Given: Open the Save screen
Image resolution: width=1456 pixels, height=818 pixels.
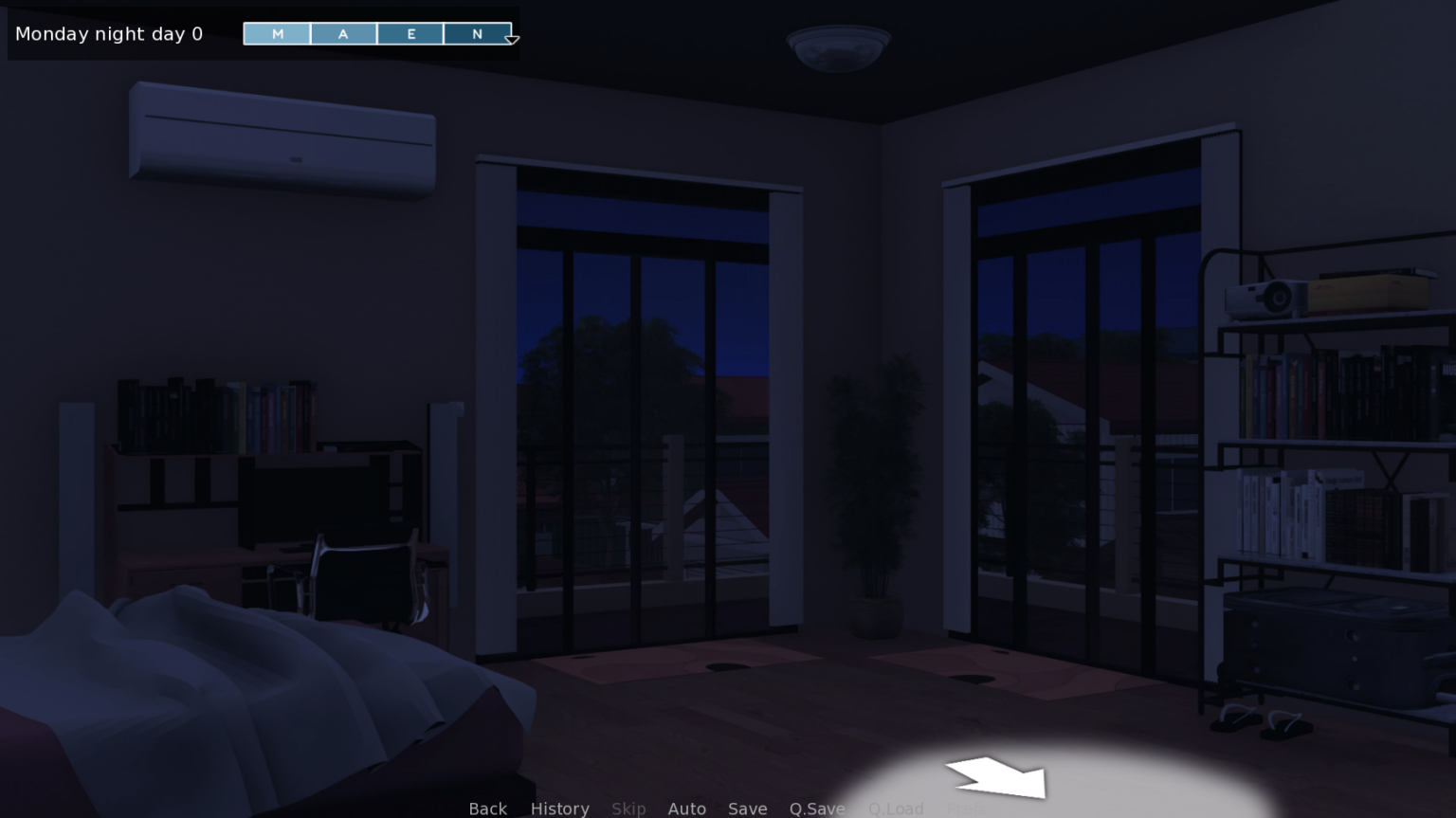Looking at the screenshot, I should 748,809.
